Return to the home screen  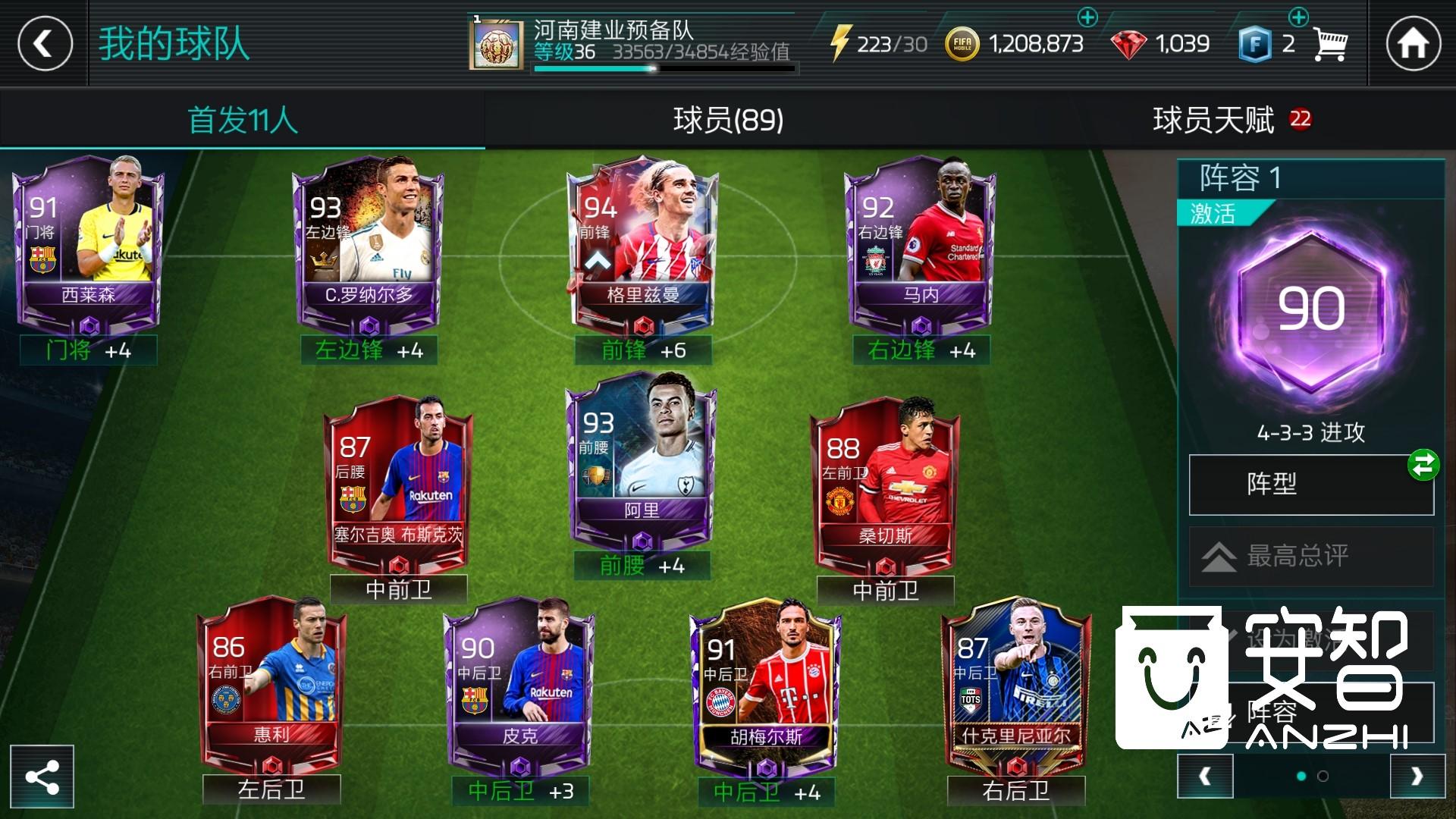point(1413,43)
